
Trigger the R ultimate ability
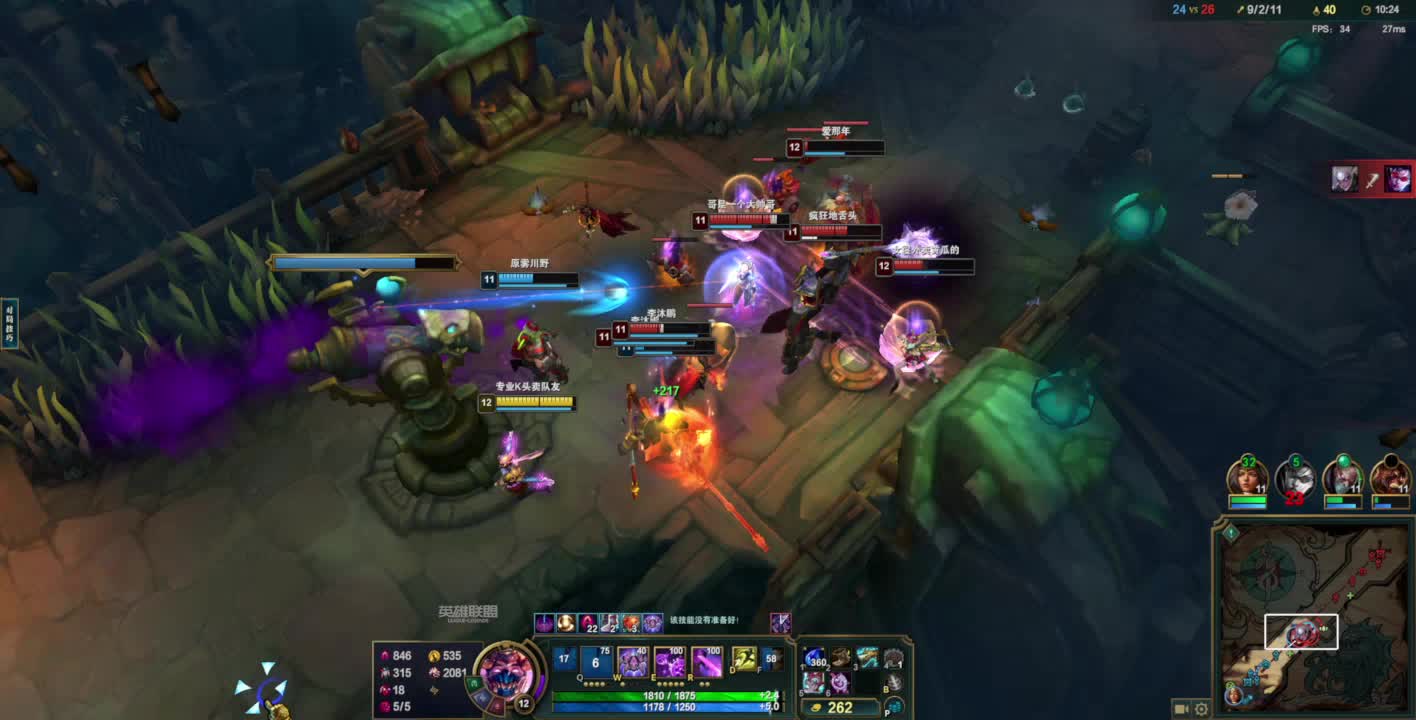[707, 662]
